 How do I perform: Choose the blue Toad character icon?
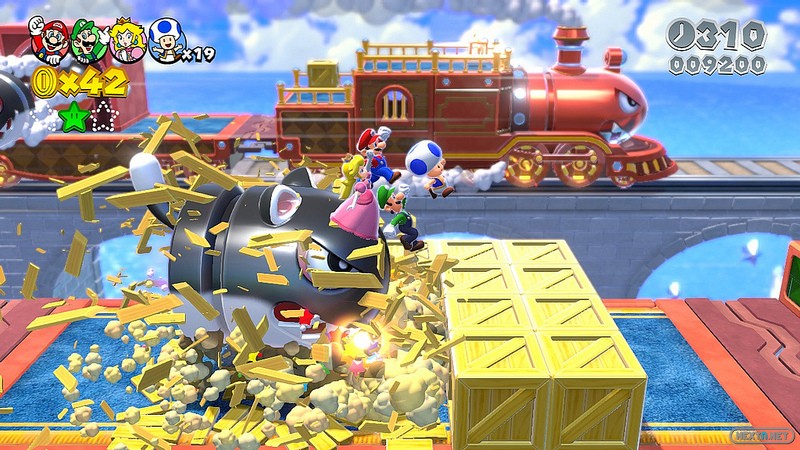(165, 42)
